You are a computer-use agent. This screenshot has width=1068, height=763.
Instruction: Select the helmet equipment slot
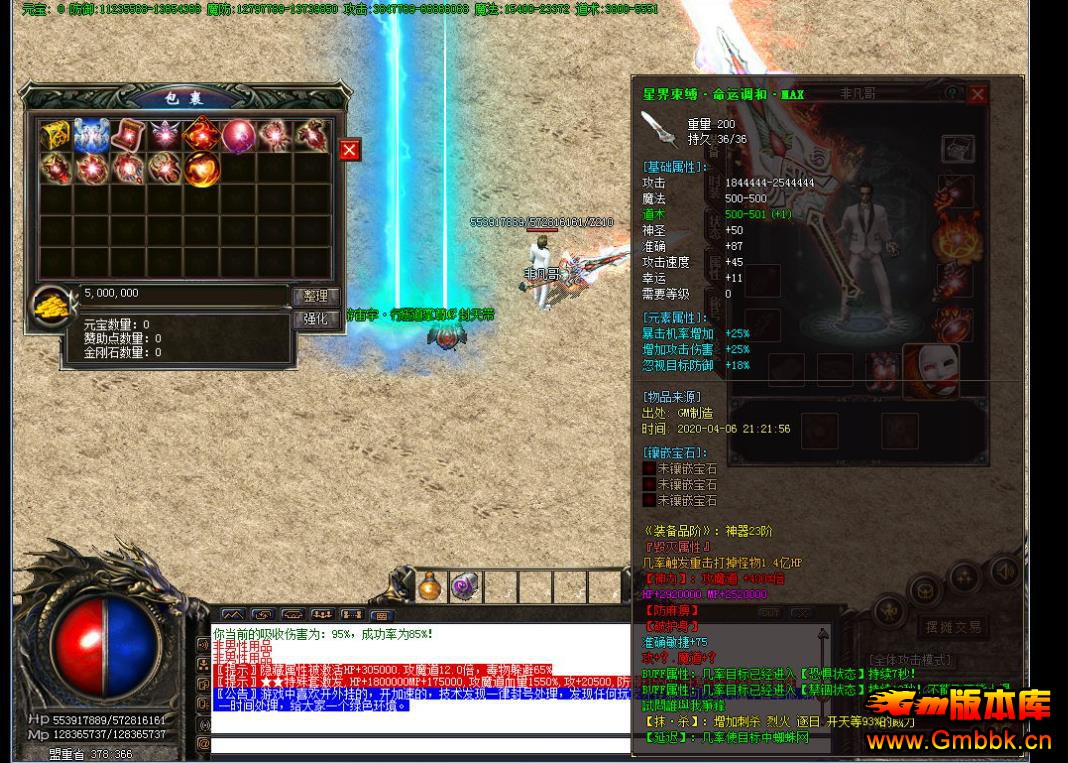click(957, 150)
